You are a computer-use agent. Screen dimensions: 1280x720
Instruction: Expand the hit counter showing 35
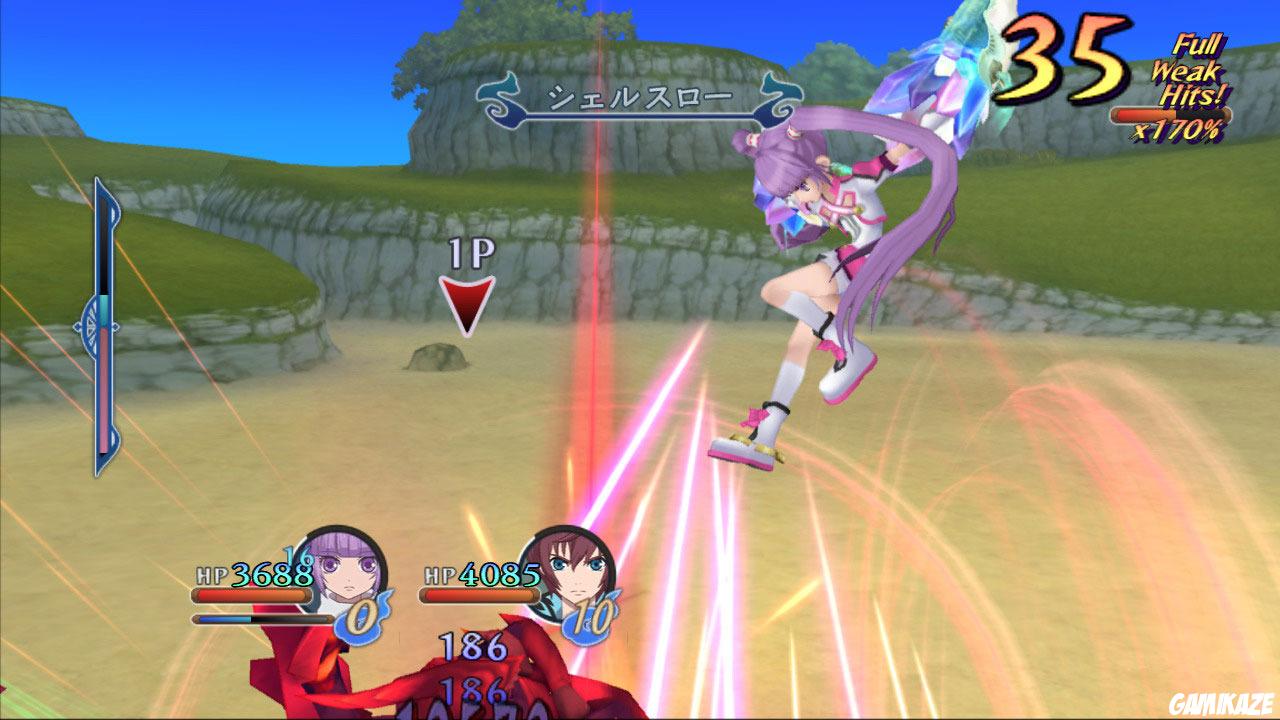(x=1065, y=55)
